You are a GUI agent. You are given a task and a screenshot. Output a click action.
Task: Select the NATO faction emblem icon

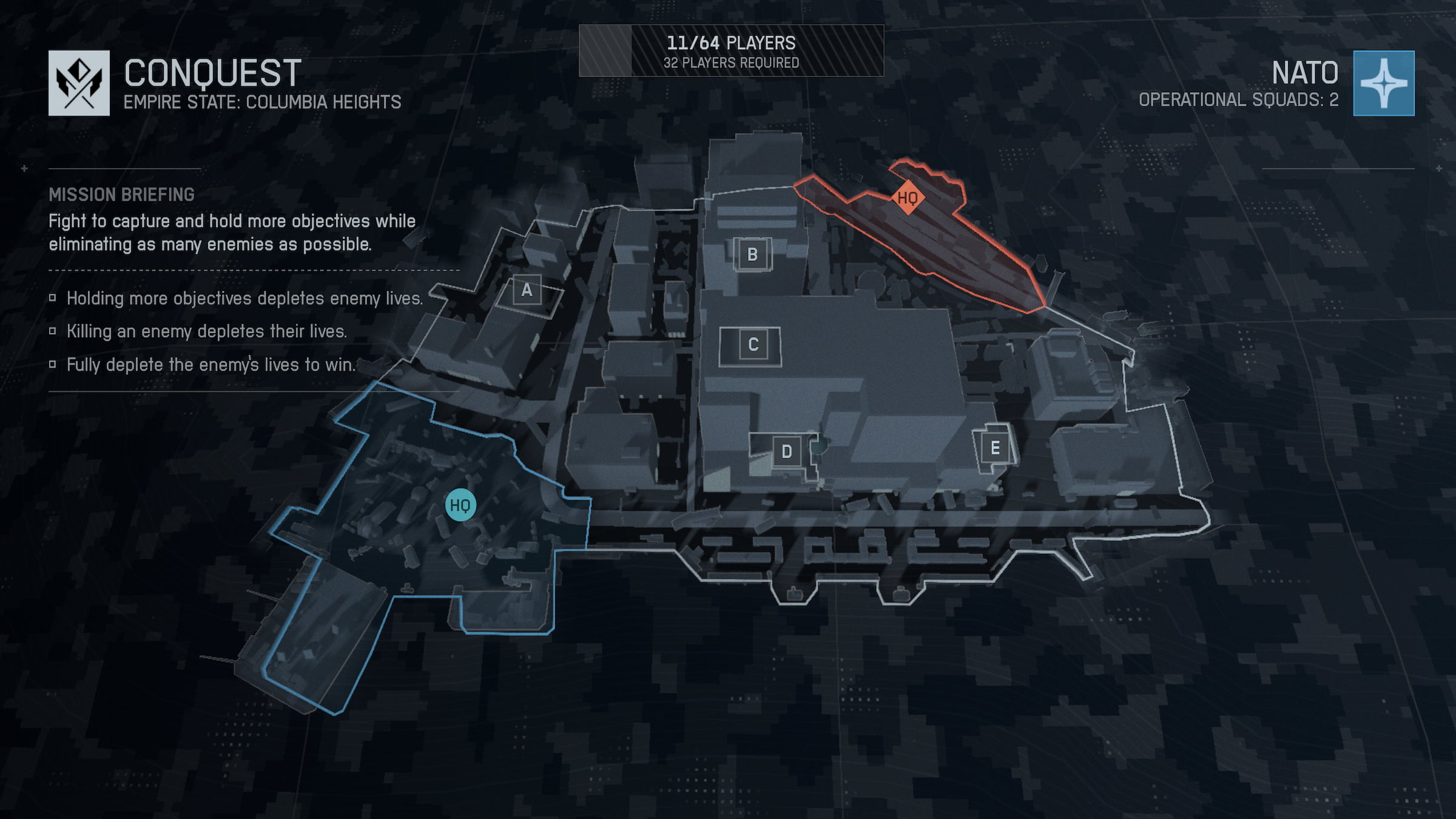(x=1384, y=84)
